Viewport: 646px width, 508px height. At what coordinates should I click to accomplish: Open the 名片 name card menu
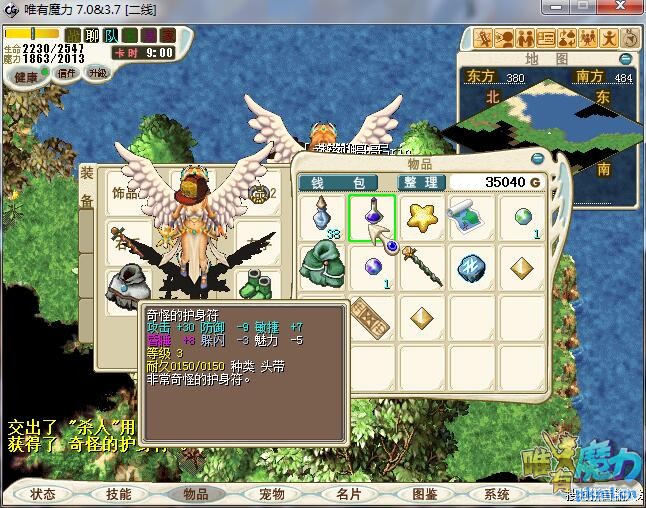[x=348, y=494]
